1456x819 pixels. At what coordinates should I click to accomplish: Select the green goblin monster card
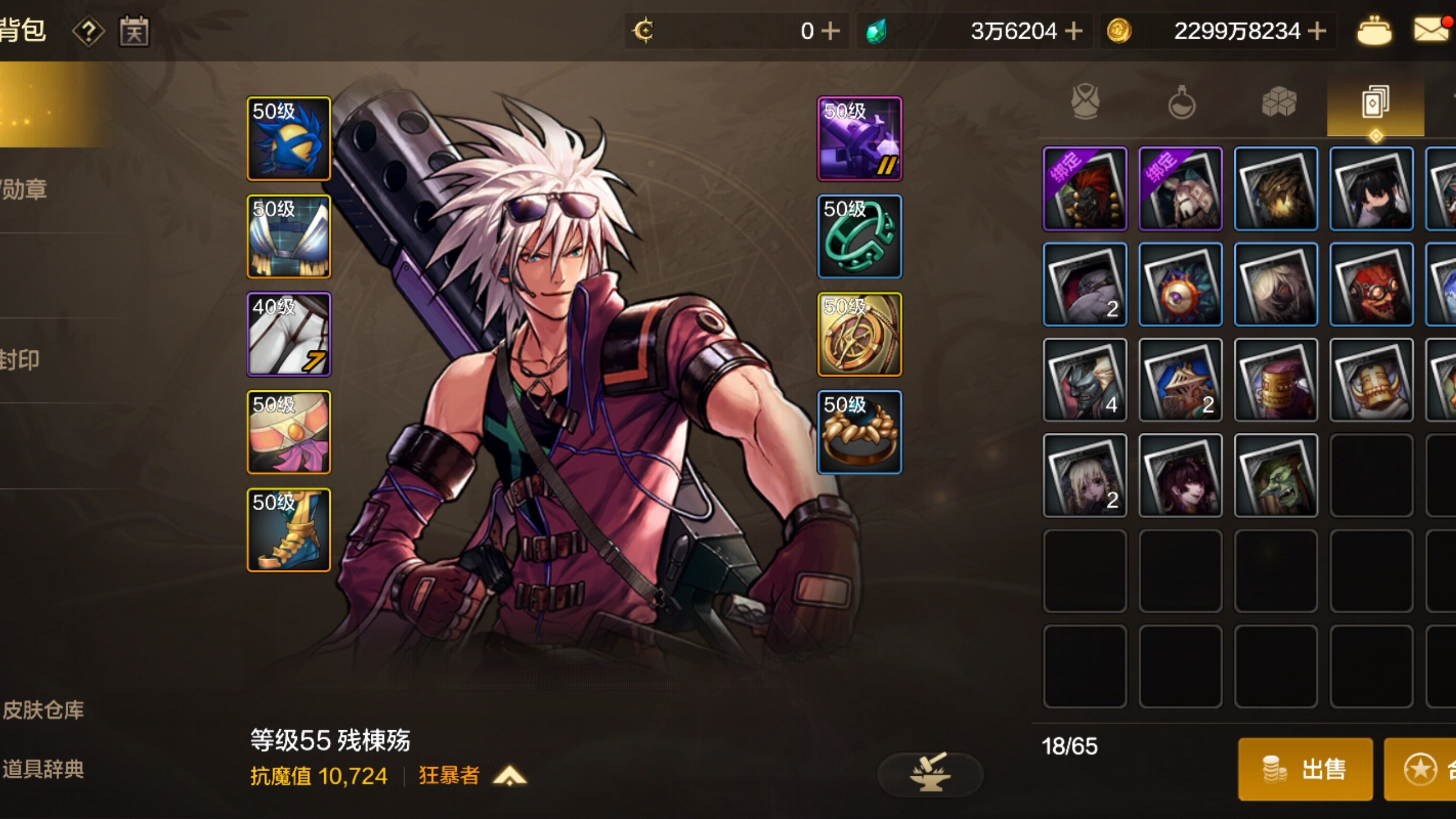pos(1276,475)
